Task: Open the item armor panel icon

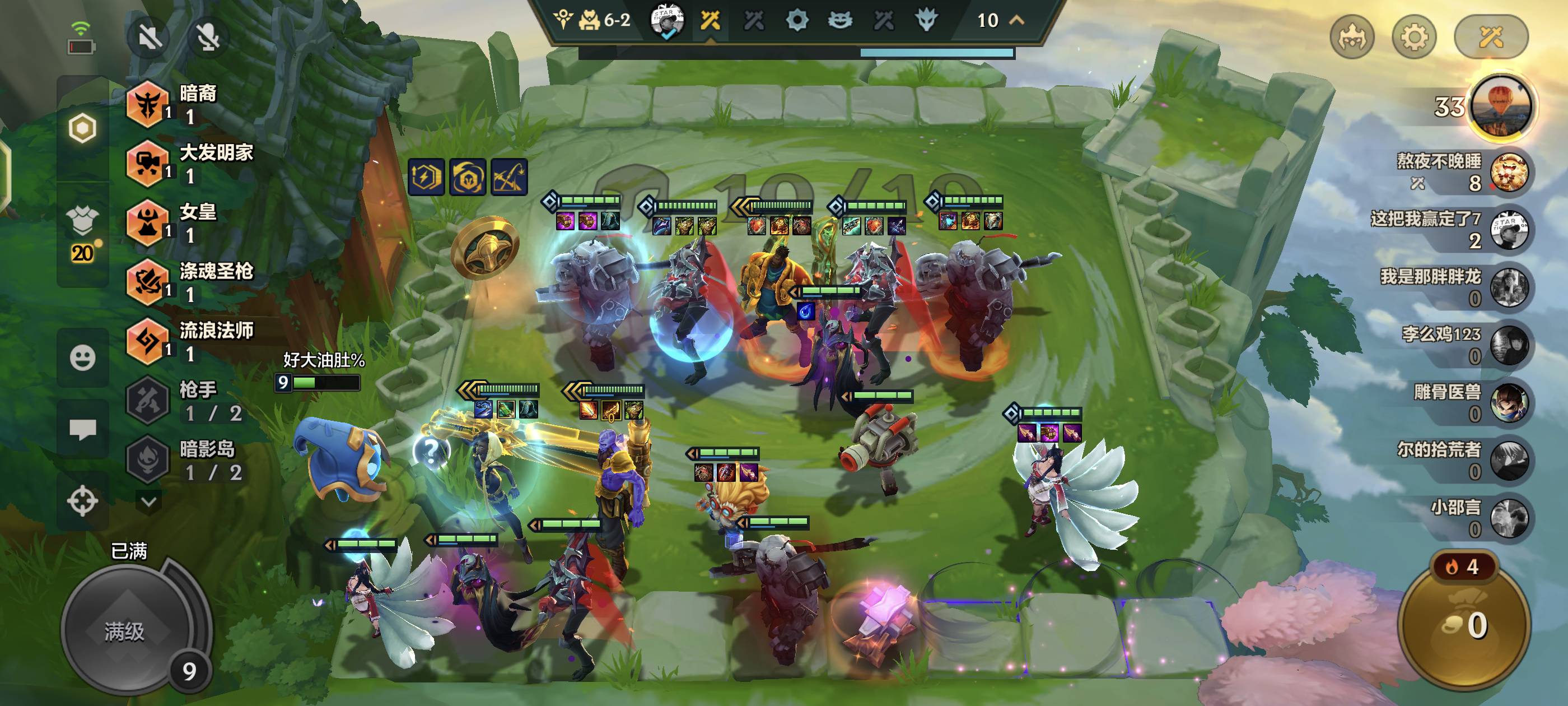Action: pos(82,221)
